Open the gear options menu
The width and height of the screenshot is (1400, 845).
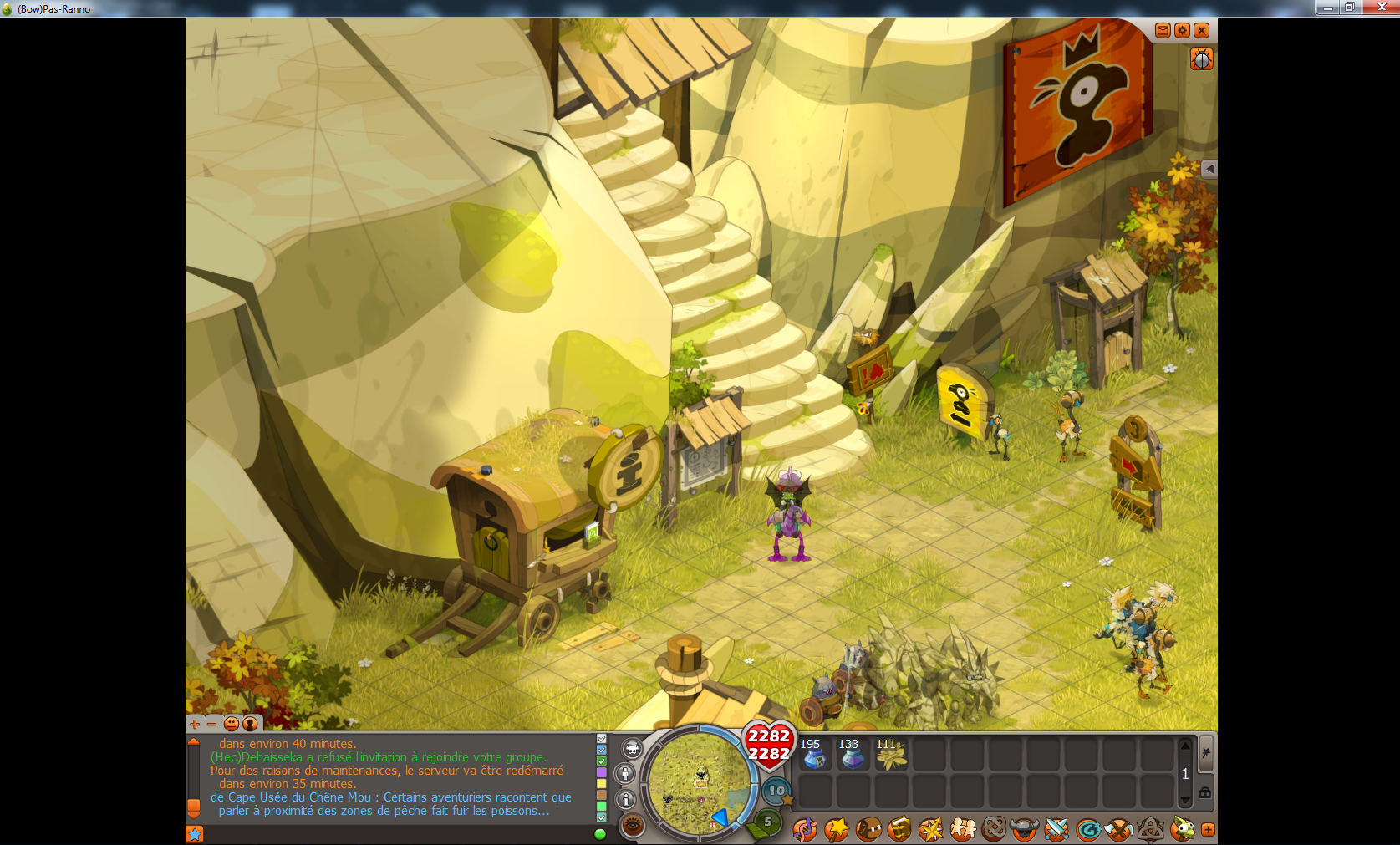tap(1182, 31)
